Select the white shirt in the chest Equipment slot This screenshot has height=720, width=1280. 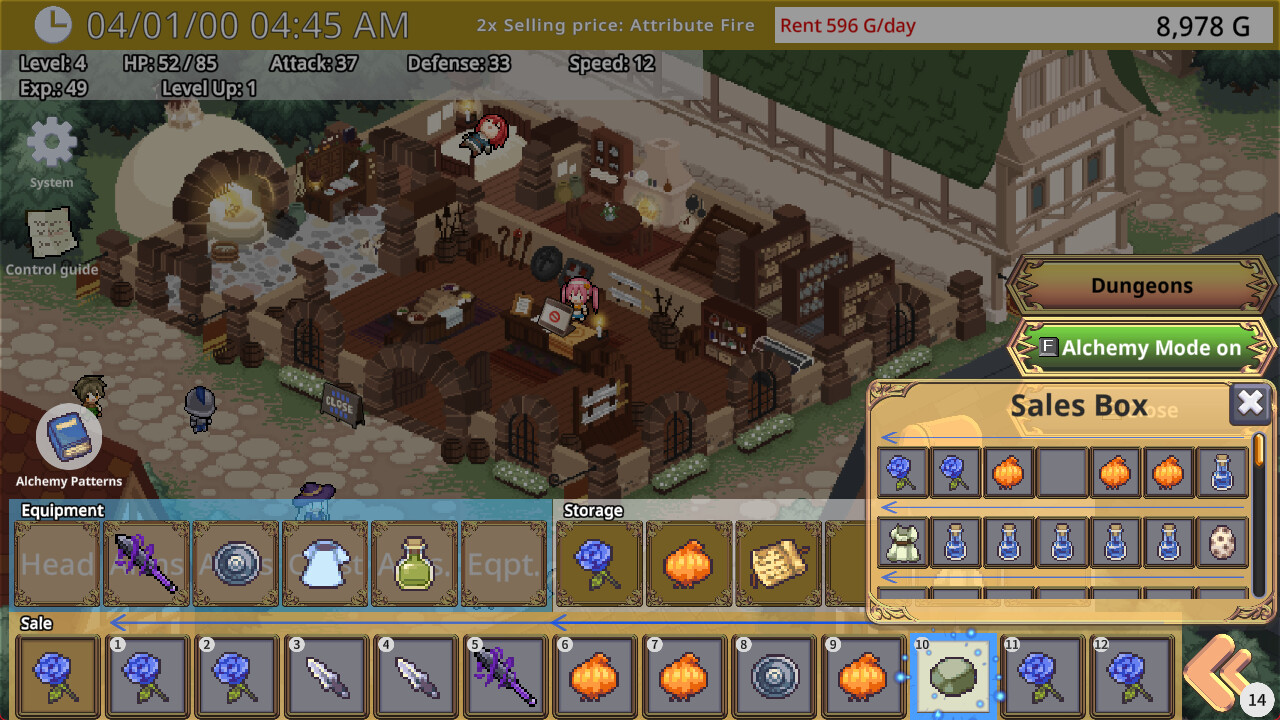(x=324, y=563)
